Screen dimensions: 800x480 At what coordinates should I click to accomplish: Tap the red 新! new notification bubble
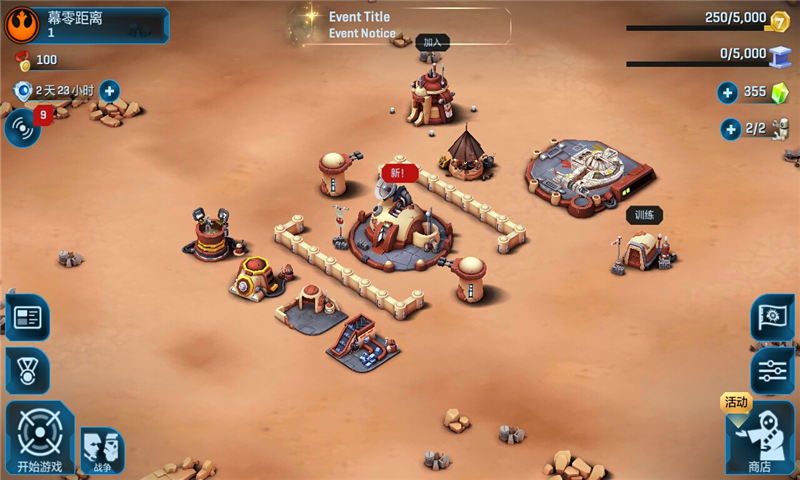[398, 173]
